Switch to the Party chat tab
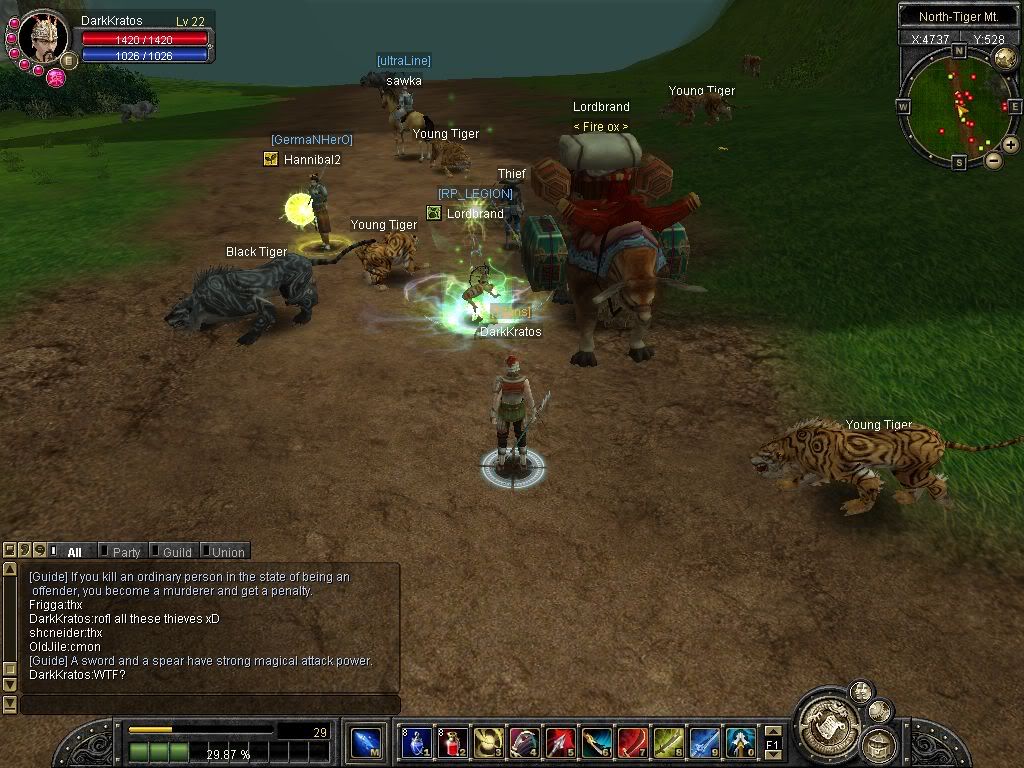1024x768 pixels. coord(125,552)
